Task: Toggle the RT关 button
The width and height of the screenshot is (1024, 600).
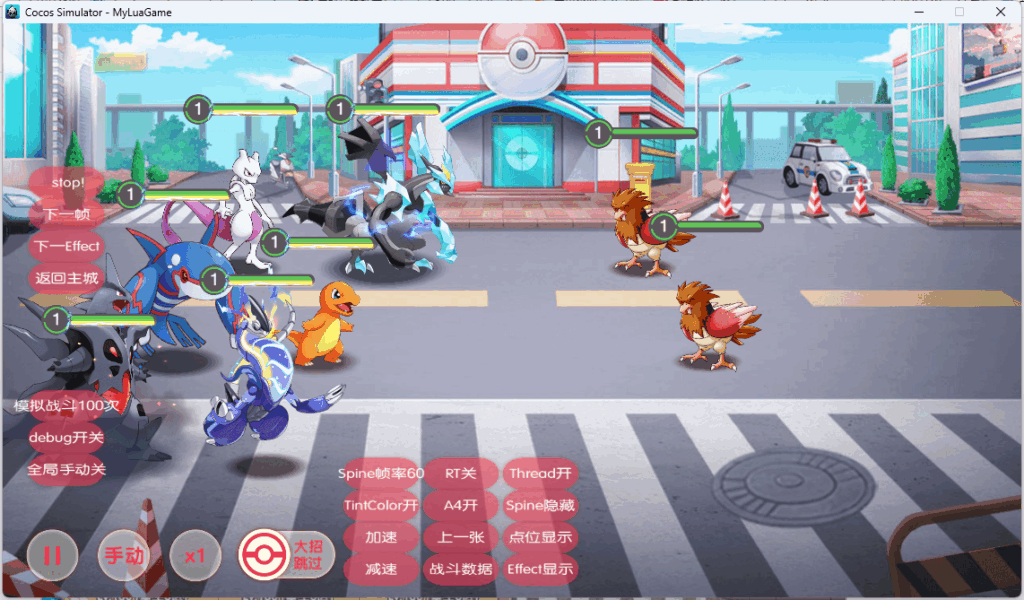Action: coord(461,473)
